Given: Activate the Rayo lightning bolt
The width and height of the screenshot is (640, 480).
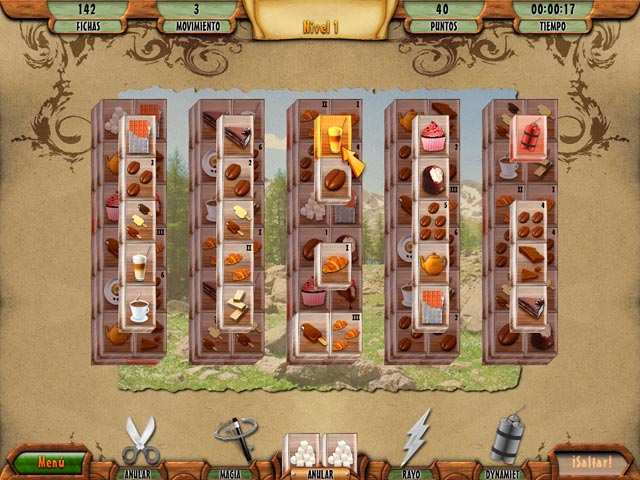Looking at the screenshot, I should pyautogui.click(x=415, y=440).
